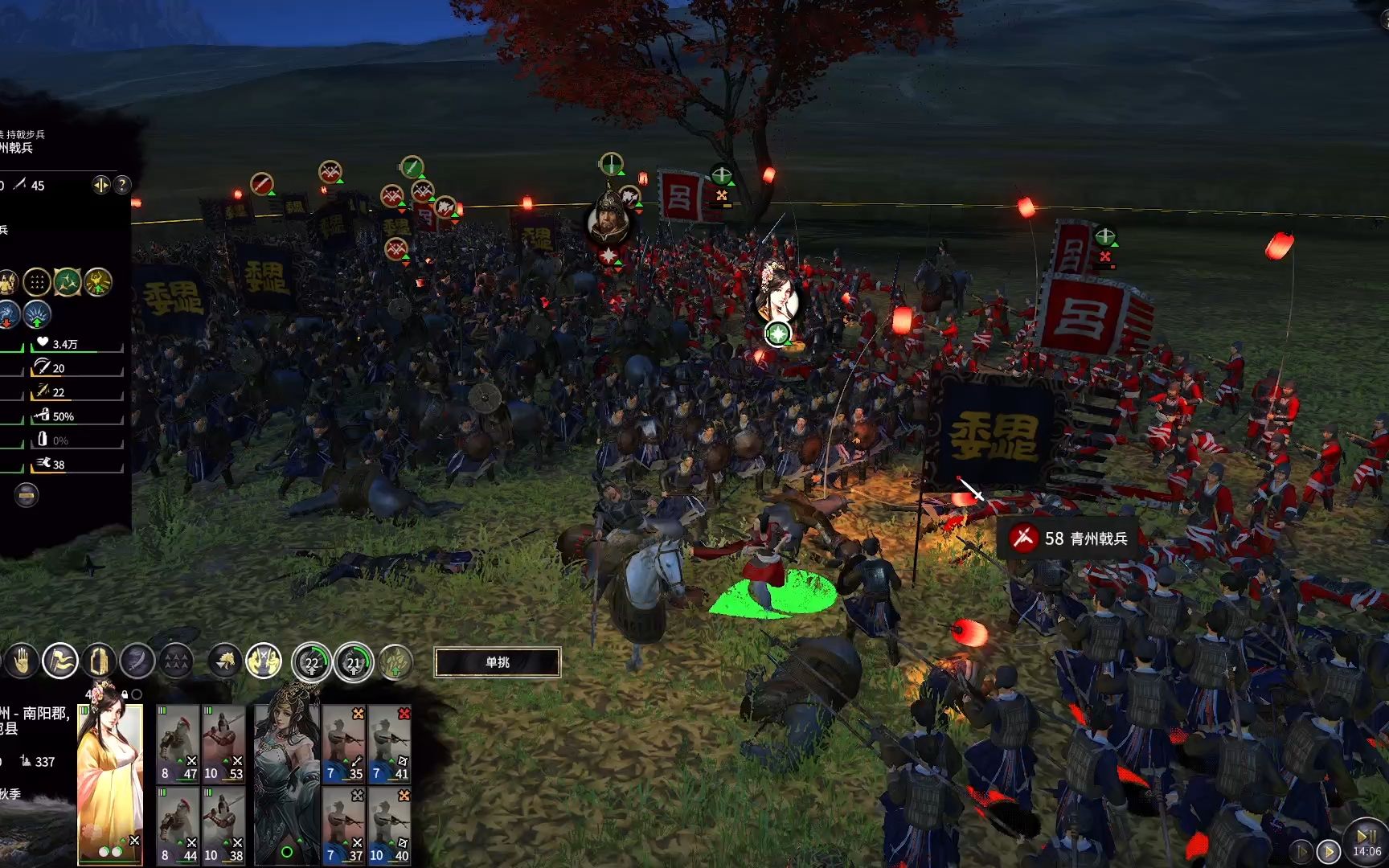
Task: Activate the ability with cooldown 22
Action: click(x=311, y=662)
